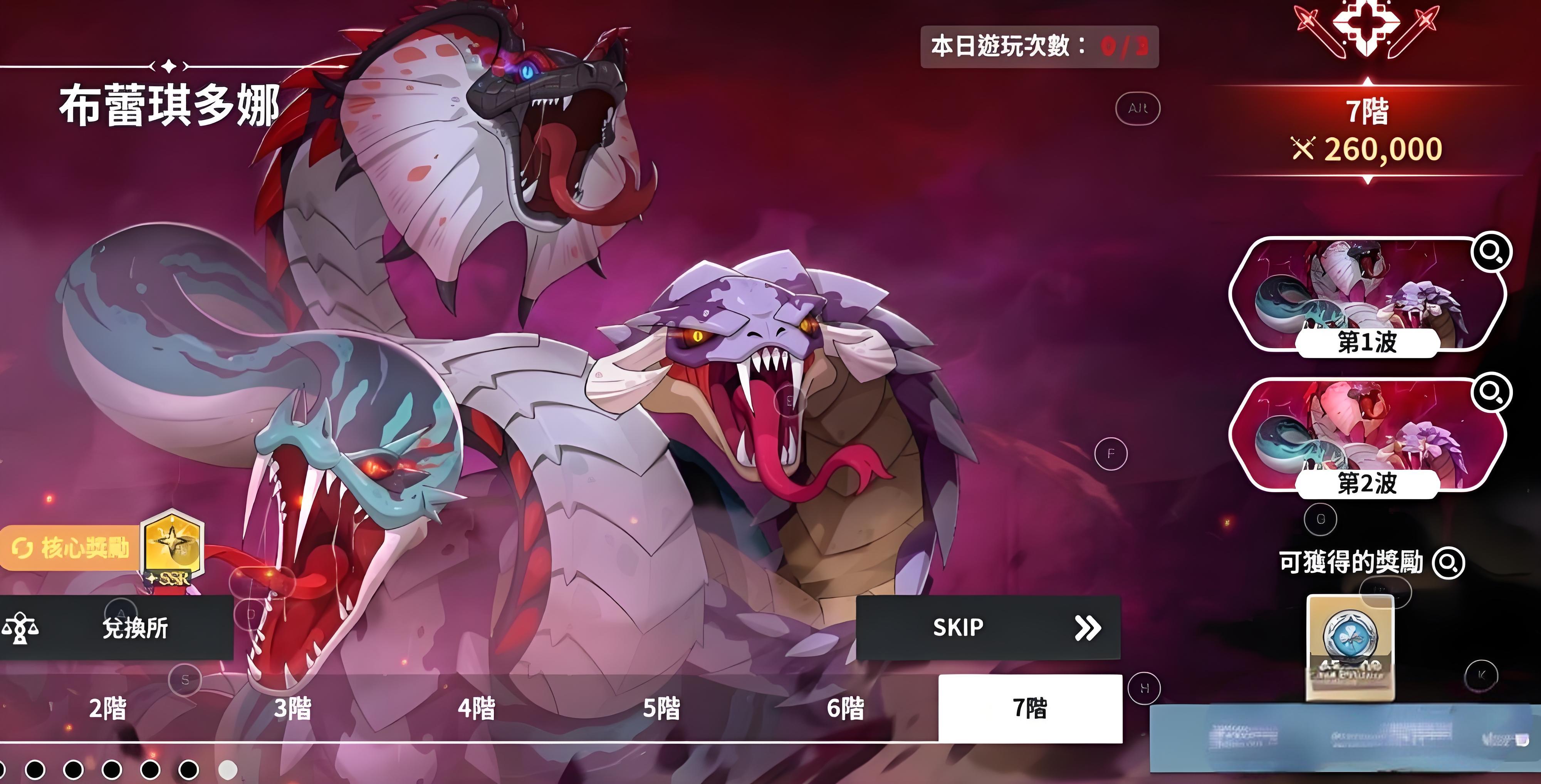1541x784 pixels.
Task: Click the double chevron on the SKIP button
Action: click(1089, 627)
